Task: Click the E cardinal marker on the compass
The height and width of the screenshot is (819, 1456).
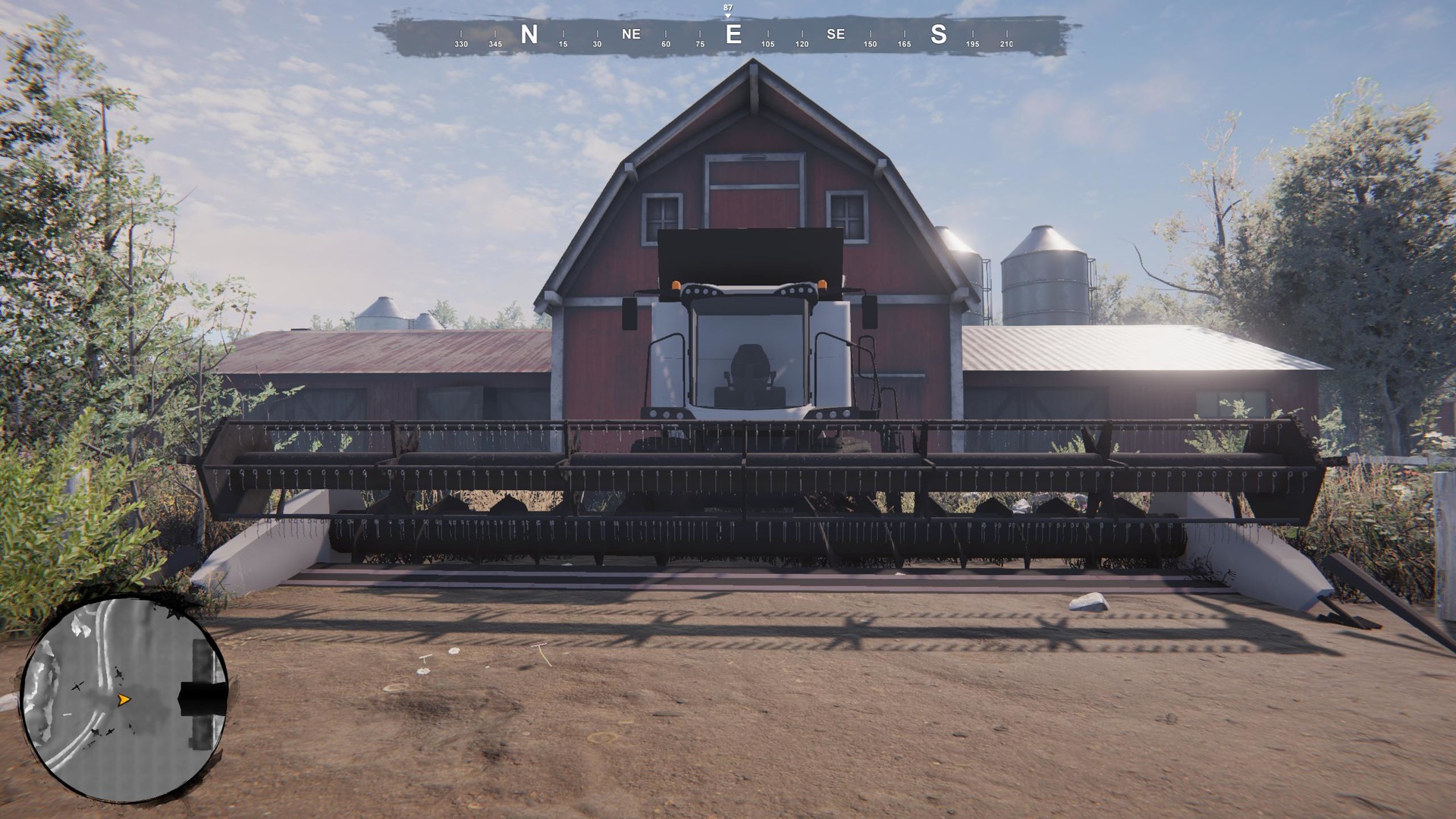Action: (x=733, y=34)
